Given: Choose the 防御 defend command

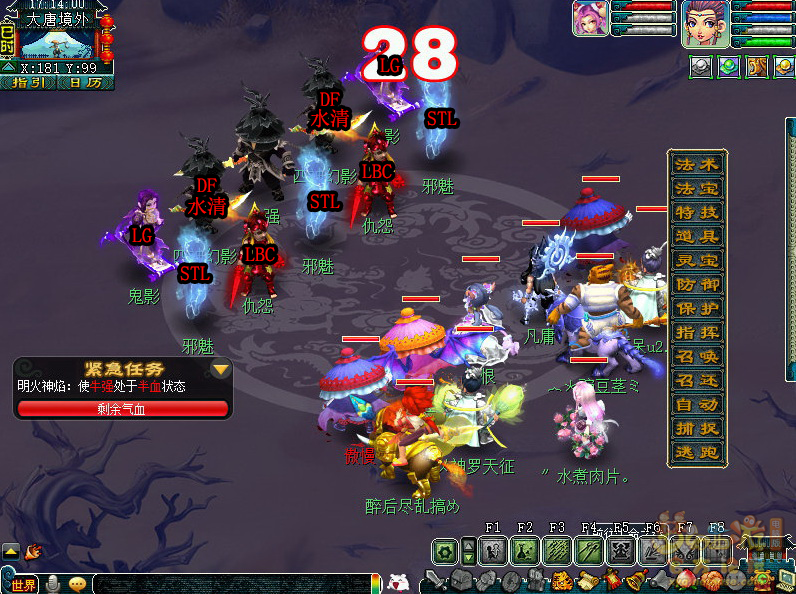Looking at the screenshot, I should pos(697,285).
